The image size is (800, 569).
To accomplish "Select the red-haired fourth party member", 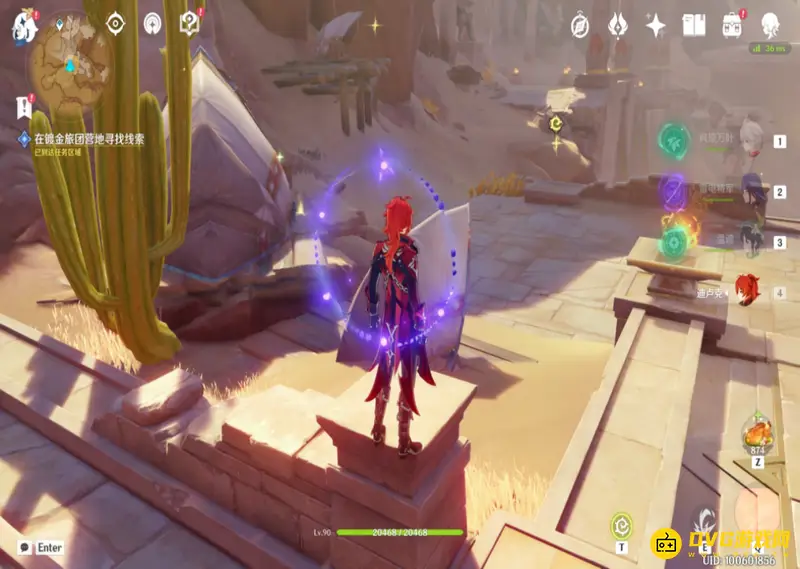I will (749, 292).
